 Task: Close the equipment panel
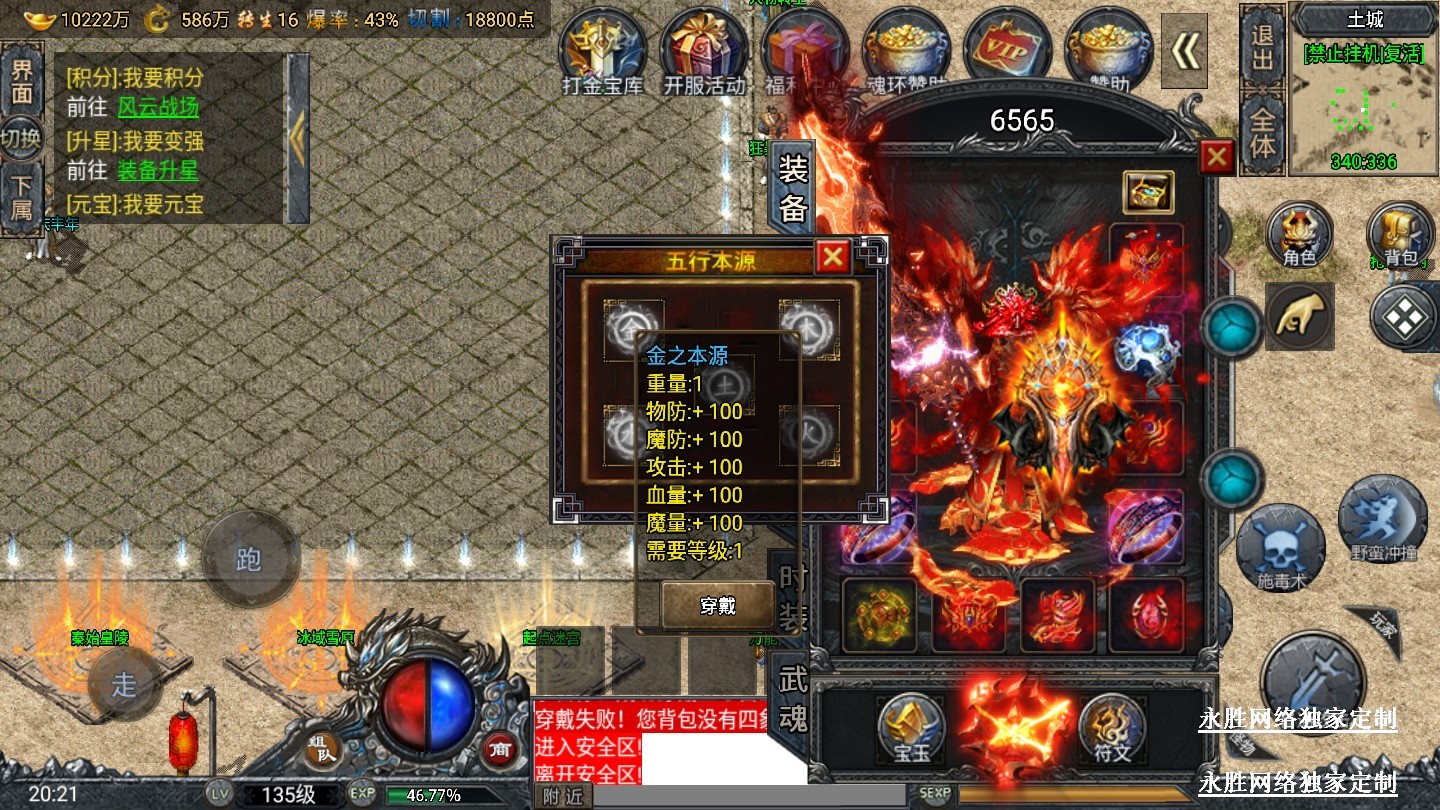1216,157
